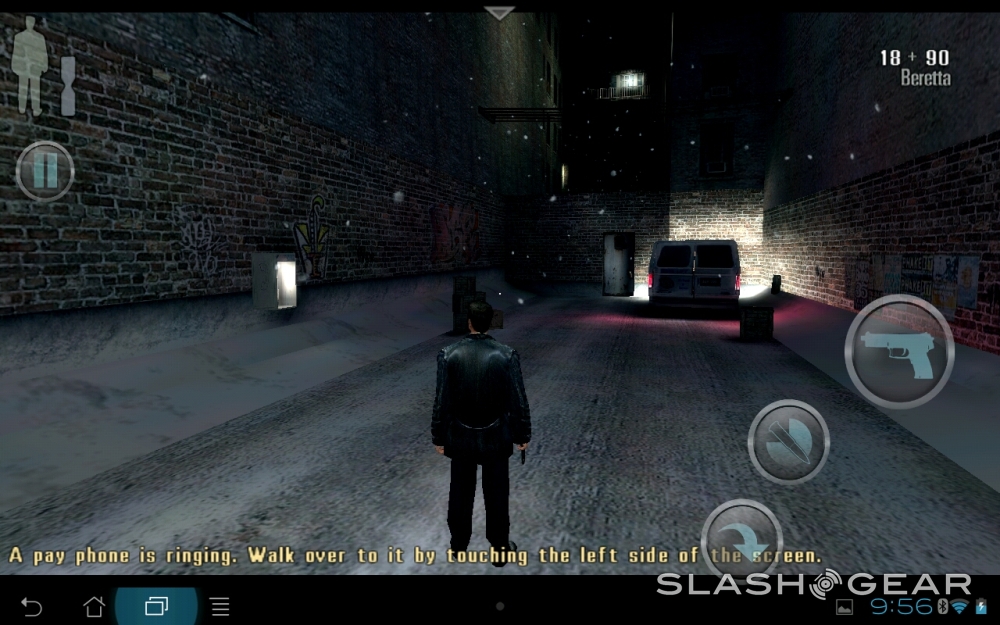Screen dimensions: 1000x625
Task: Go back with Android back arrow
Action: pyautogui.click(x=32, y=606)
